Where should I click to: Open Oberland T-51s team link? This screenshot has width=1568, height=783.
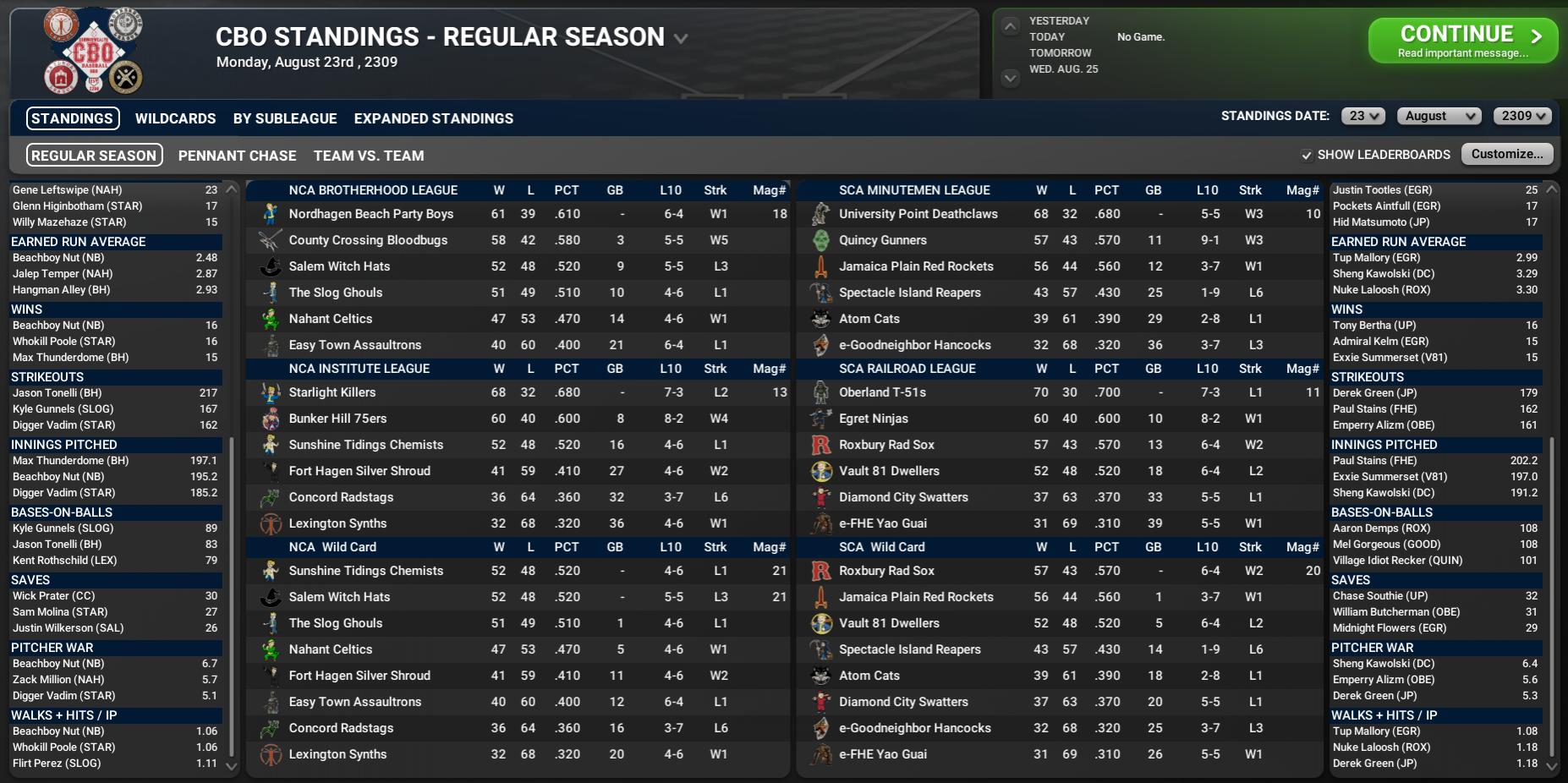point(882,392)
